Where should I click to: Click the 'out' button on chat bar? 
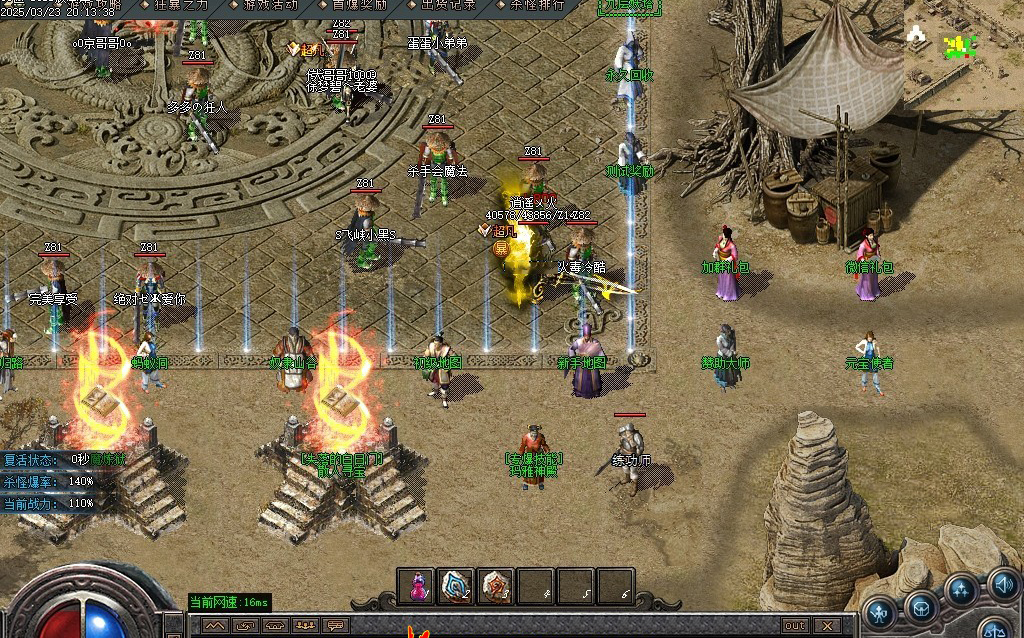[x=795, y=626]
